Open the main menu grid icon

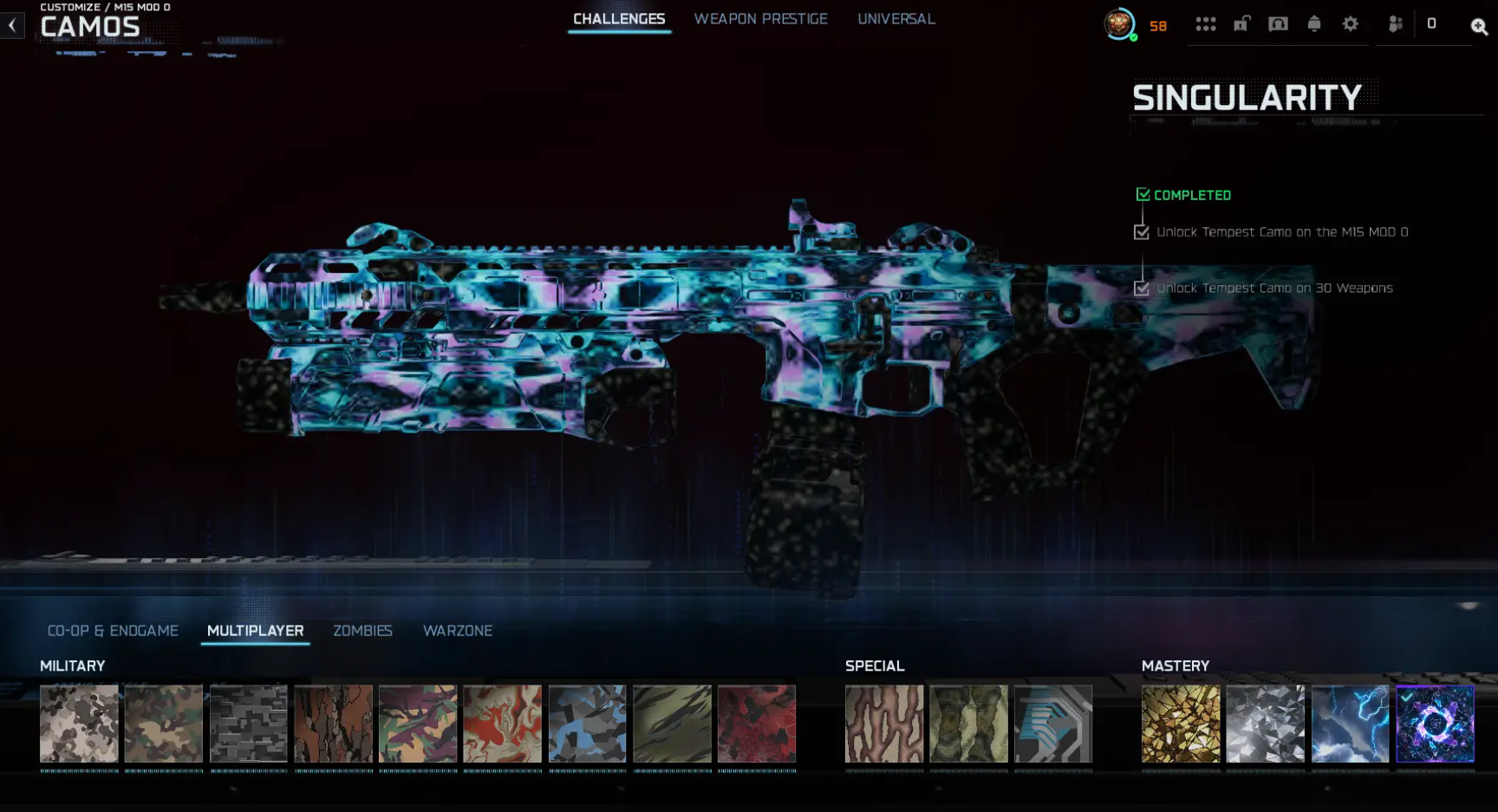pyautogui.click(x=1206, y=23)
